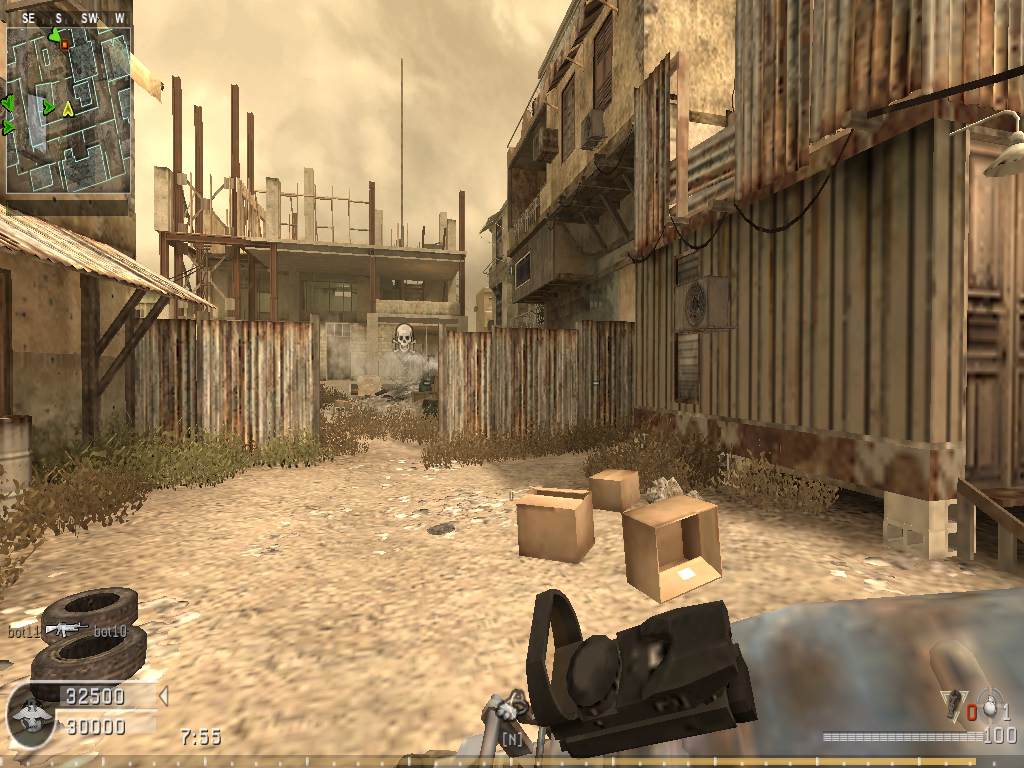Image resolution: width=1024 pixels, height=768 pixels.
Task: Click the rifle icon in the kill feed
Action: coord(66,629)
